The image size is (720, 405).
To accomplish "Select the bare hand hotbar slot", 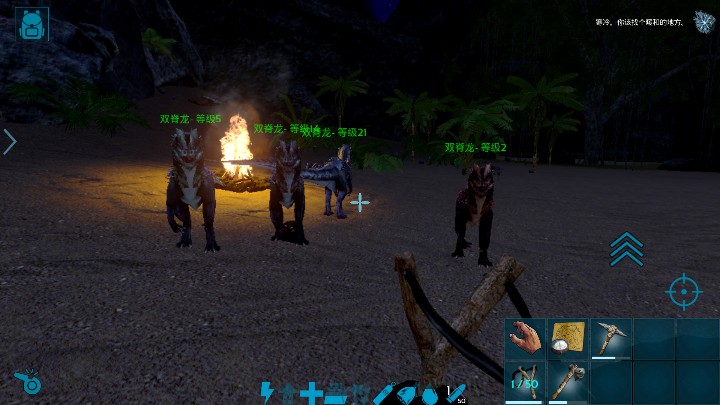I will click(x=525, y=338).
